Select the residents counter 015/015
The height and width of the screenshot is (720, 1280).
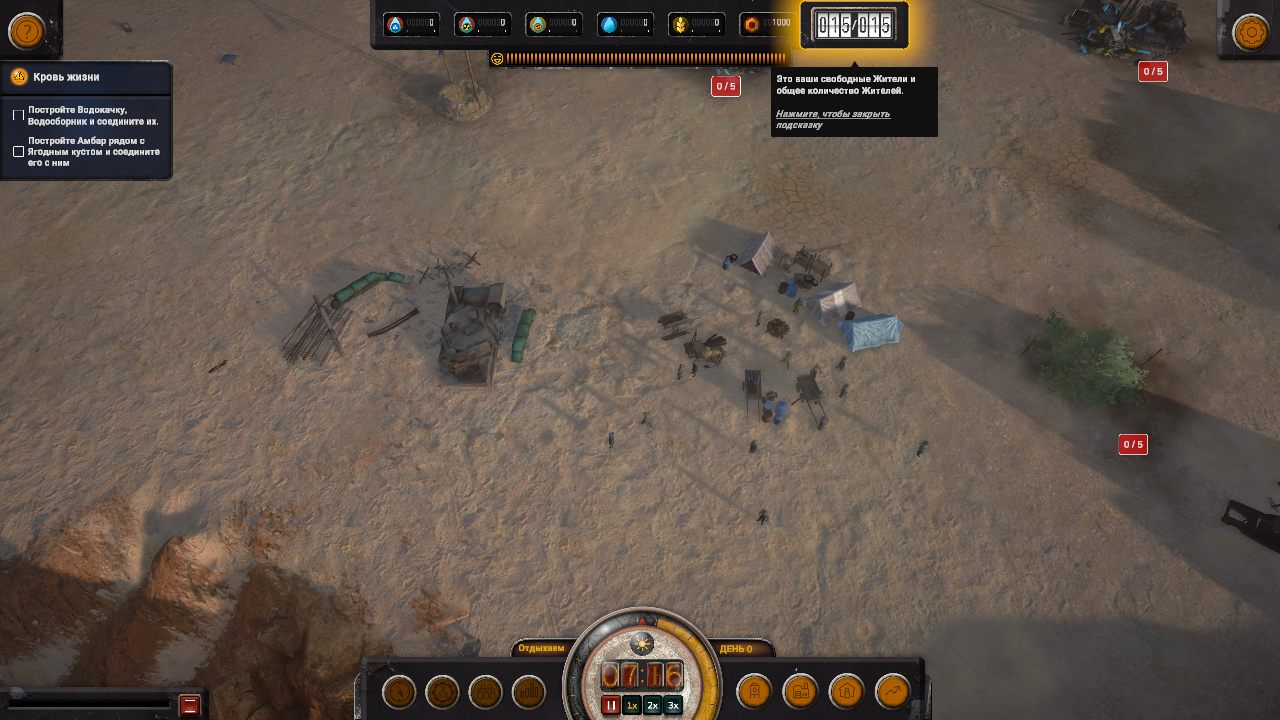click(854, 25)
